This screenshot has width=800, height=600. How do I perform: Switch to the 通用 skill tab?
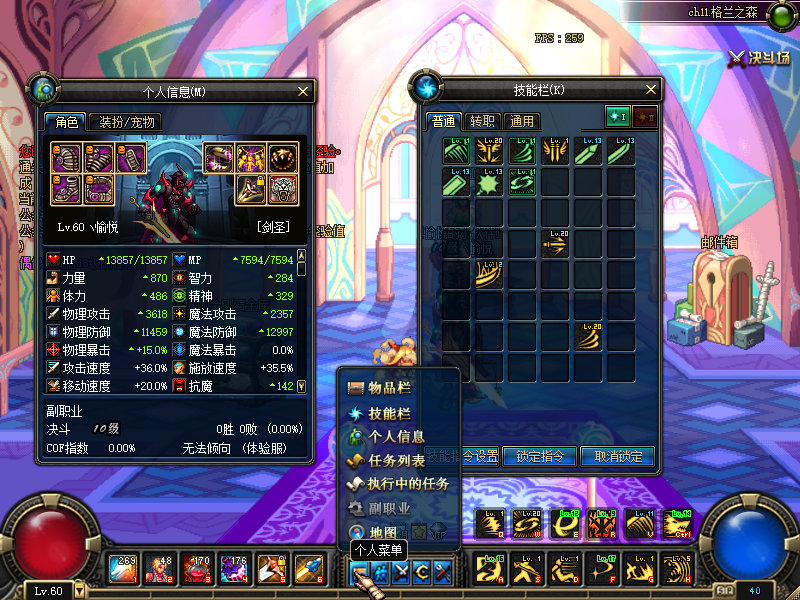(x=522, y=121)
